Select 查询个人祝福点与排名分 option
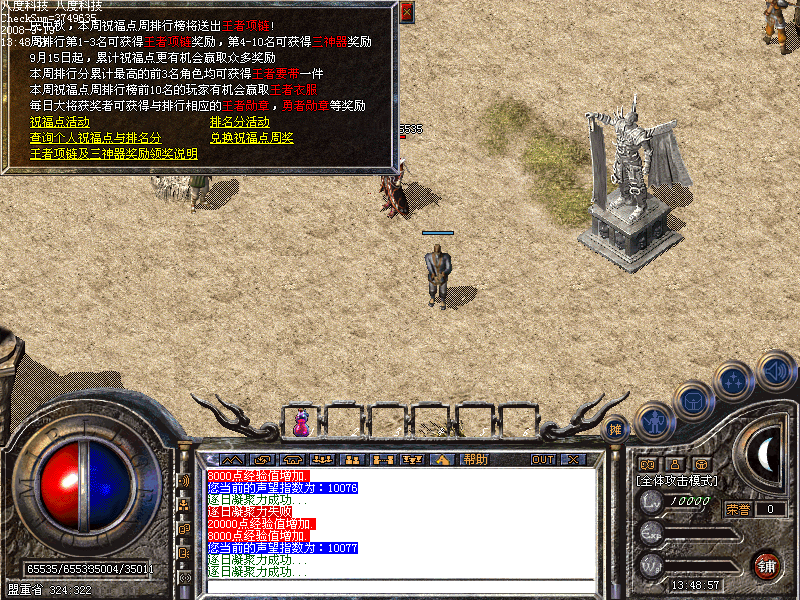 click(x=95, y=138)
